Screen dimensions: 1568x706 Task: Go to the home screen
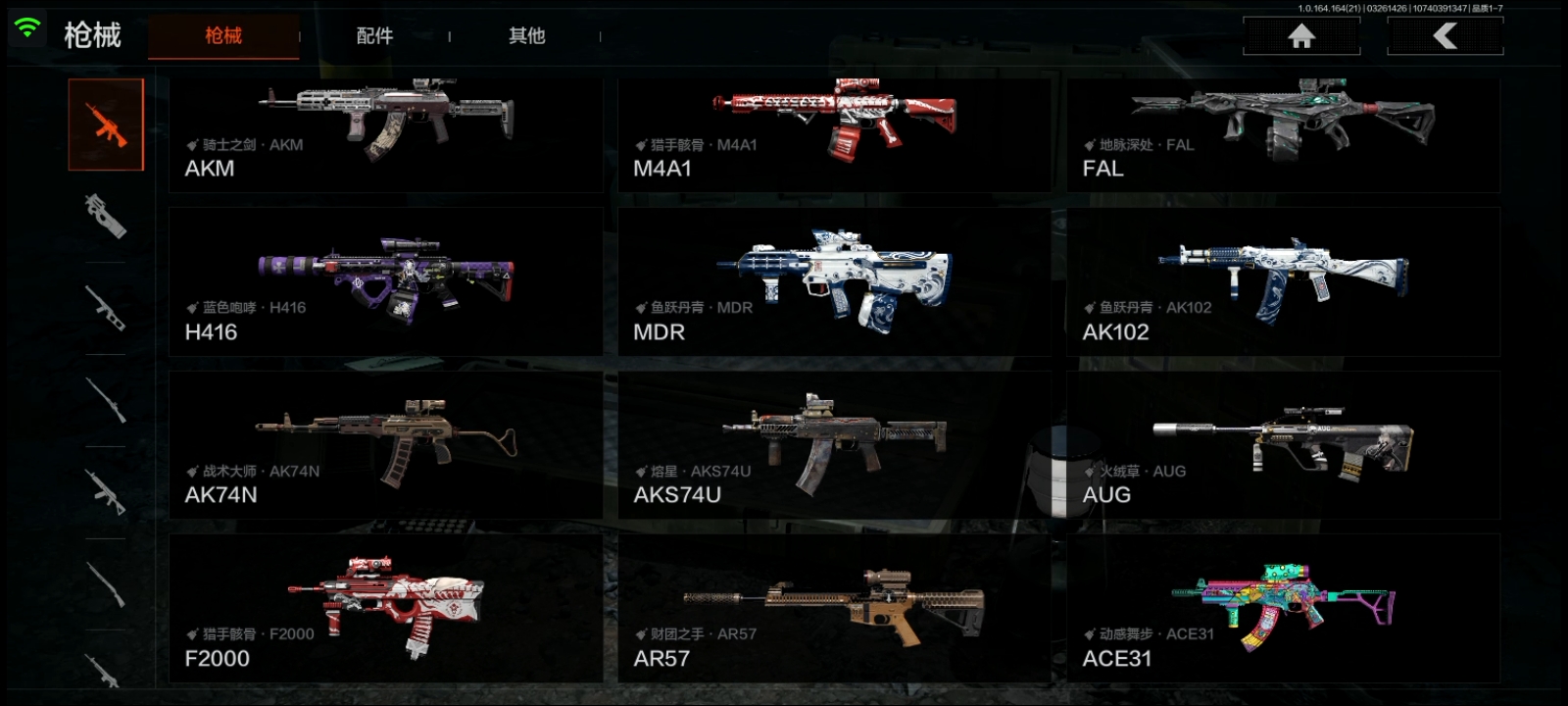pyautogui.click(x=1301, y=36)
